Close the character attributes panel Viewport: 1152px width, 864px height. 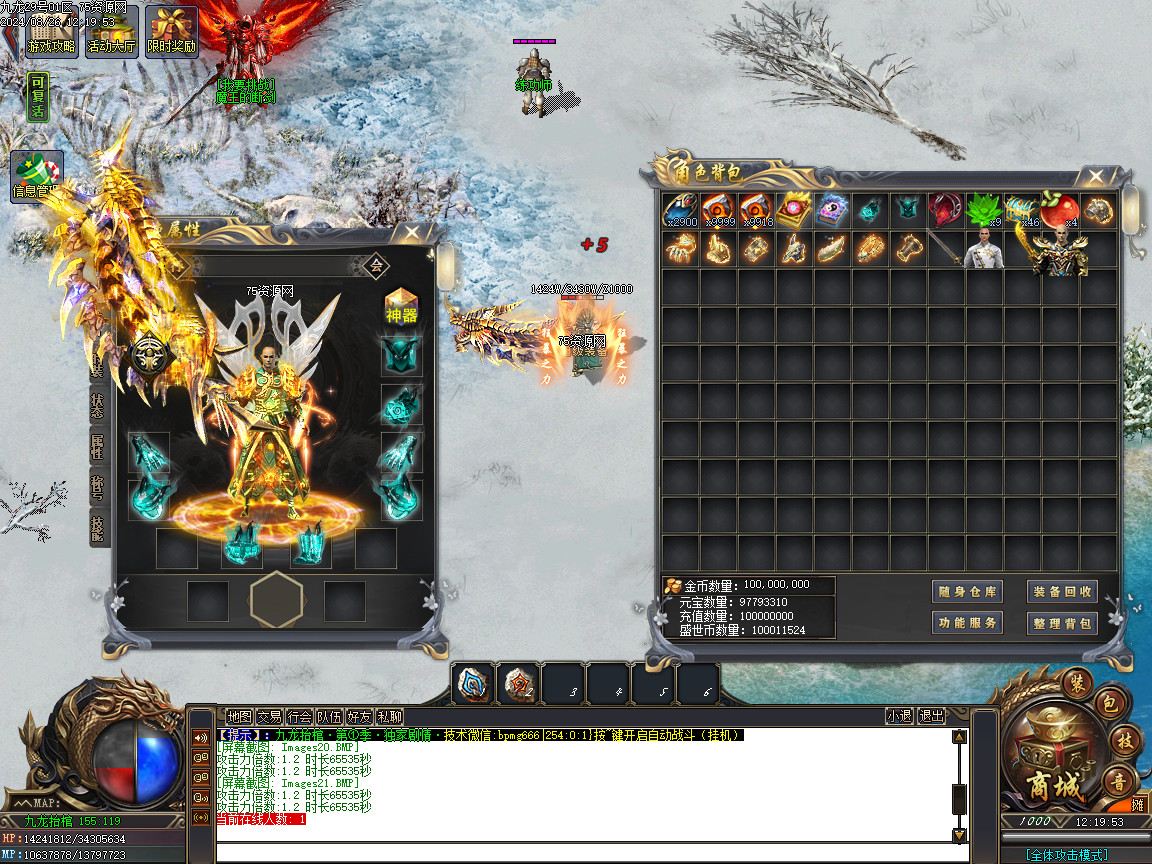point(411,233)
